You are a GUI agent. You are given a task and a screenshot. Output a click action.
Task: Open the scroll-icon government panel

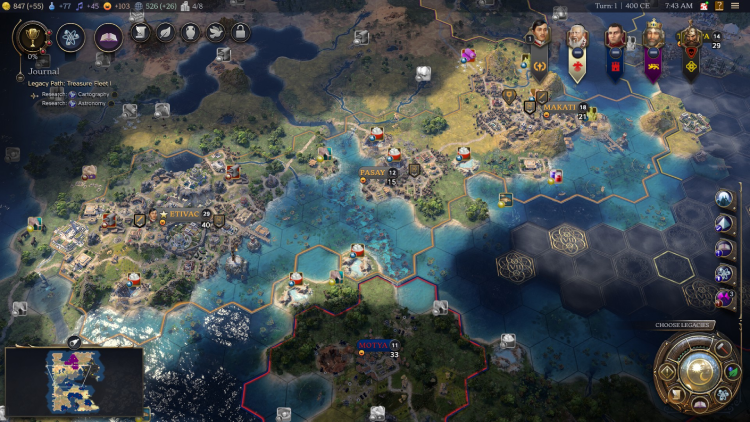pos(141,32)
